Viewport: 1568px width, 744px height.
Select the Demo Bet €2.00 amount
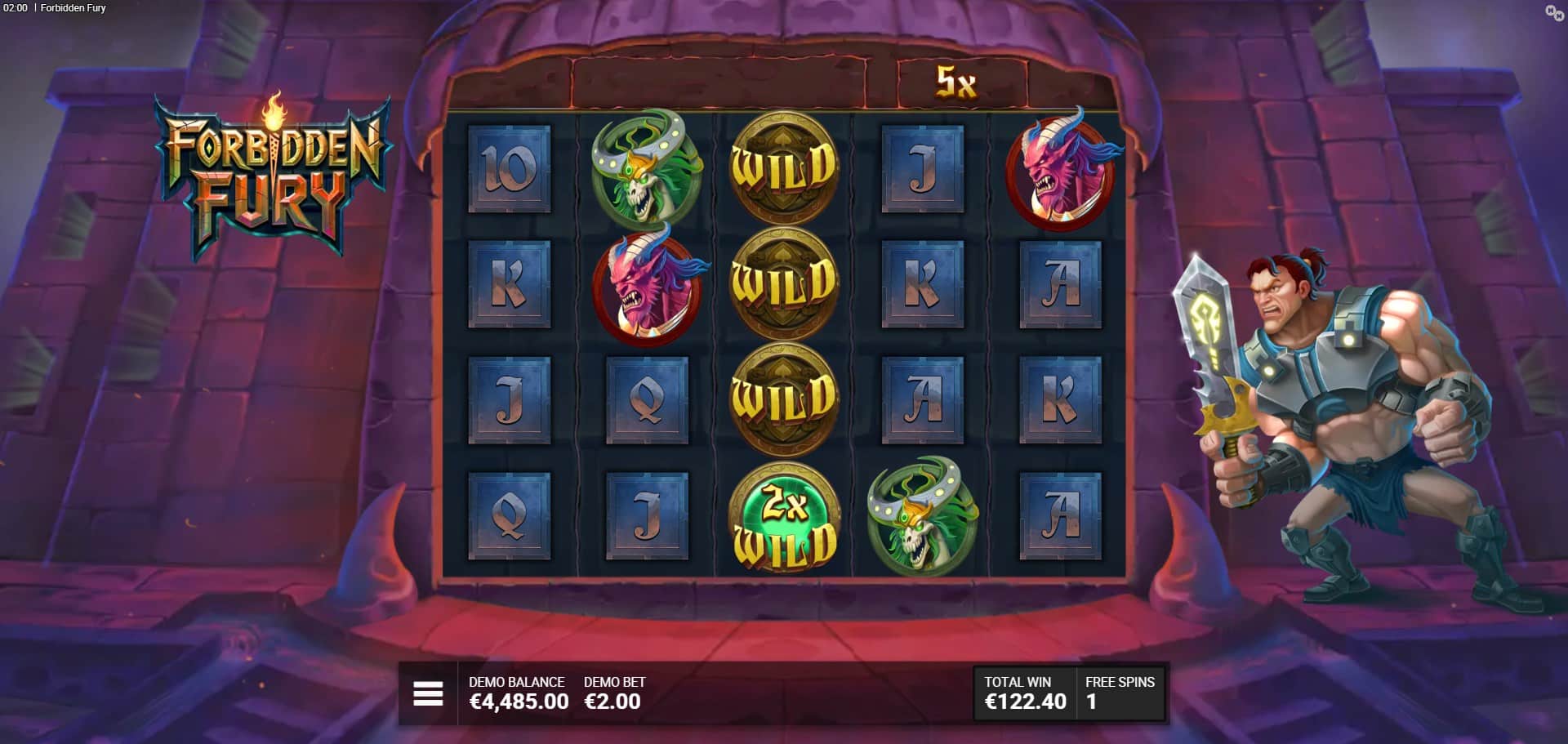pos(612,701)
